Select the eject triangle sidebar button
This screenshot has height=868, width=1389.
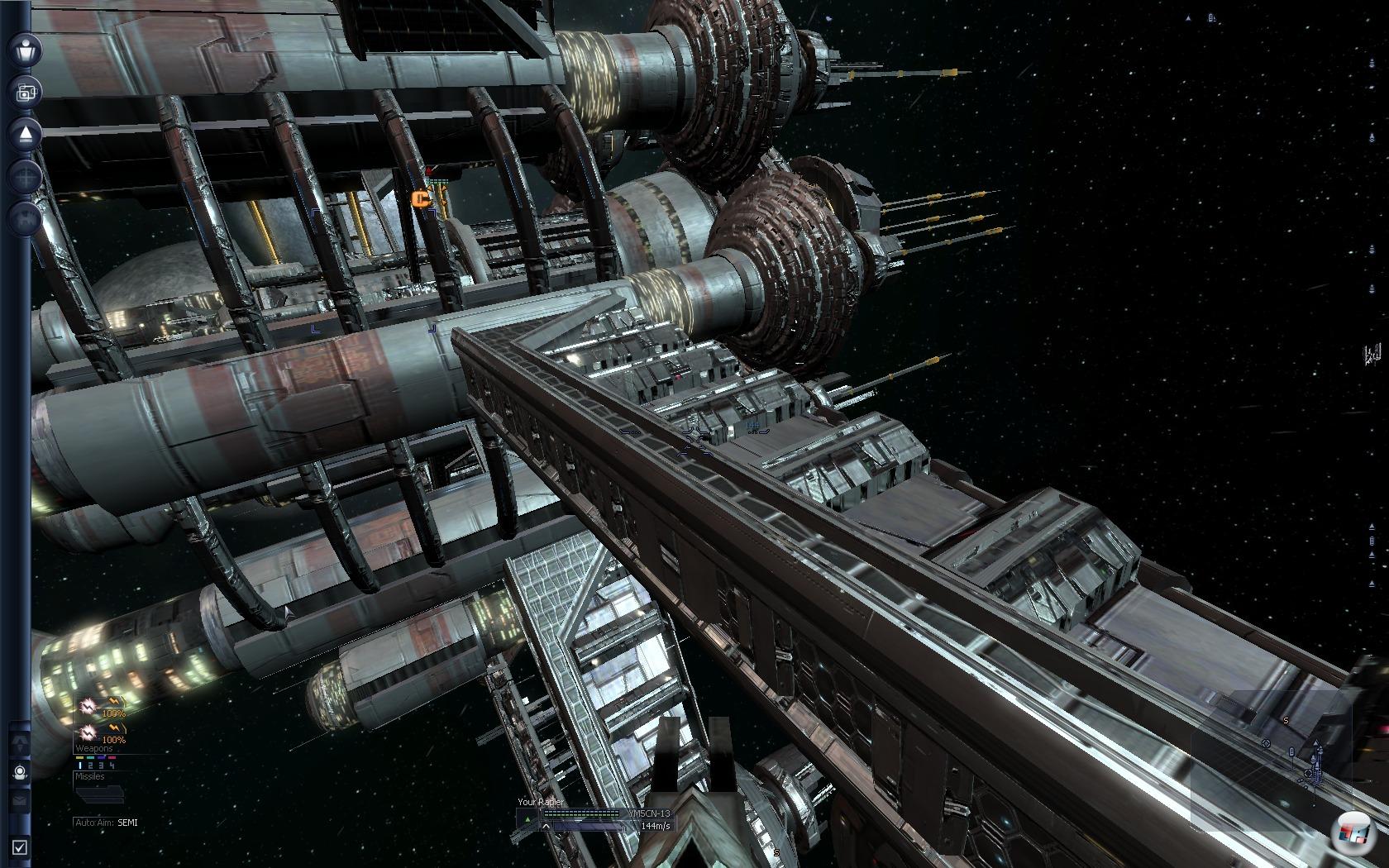pos(26,134)
